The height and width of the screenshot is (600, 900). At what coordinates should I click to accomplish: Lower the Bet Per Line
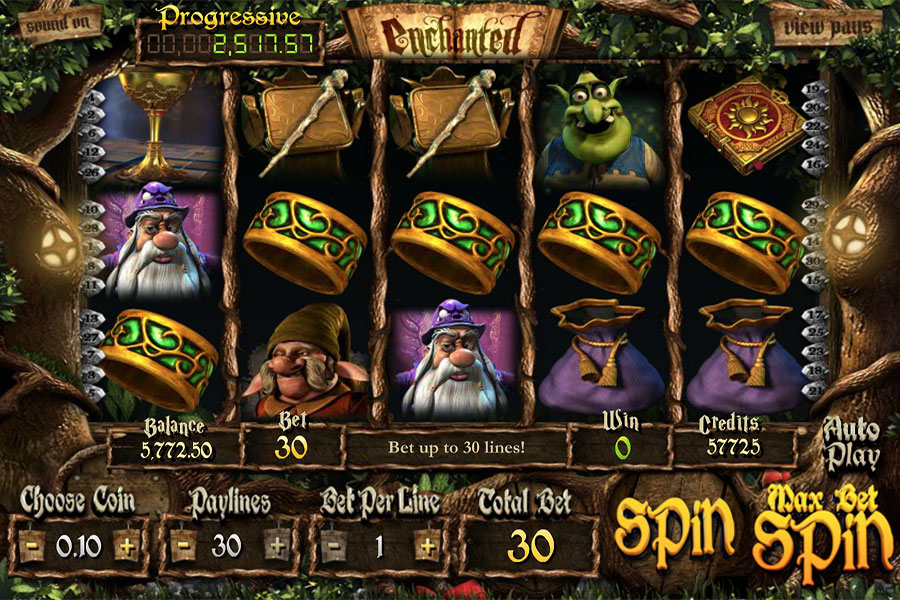click(x=333, y=546)
